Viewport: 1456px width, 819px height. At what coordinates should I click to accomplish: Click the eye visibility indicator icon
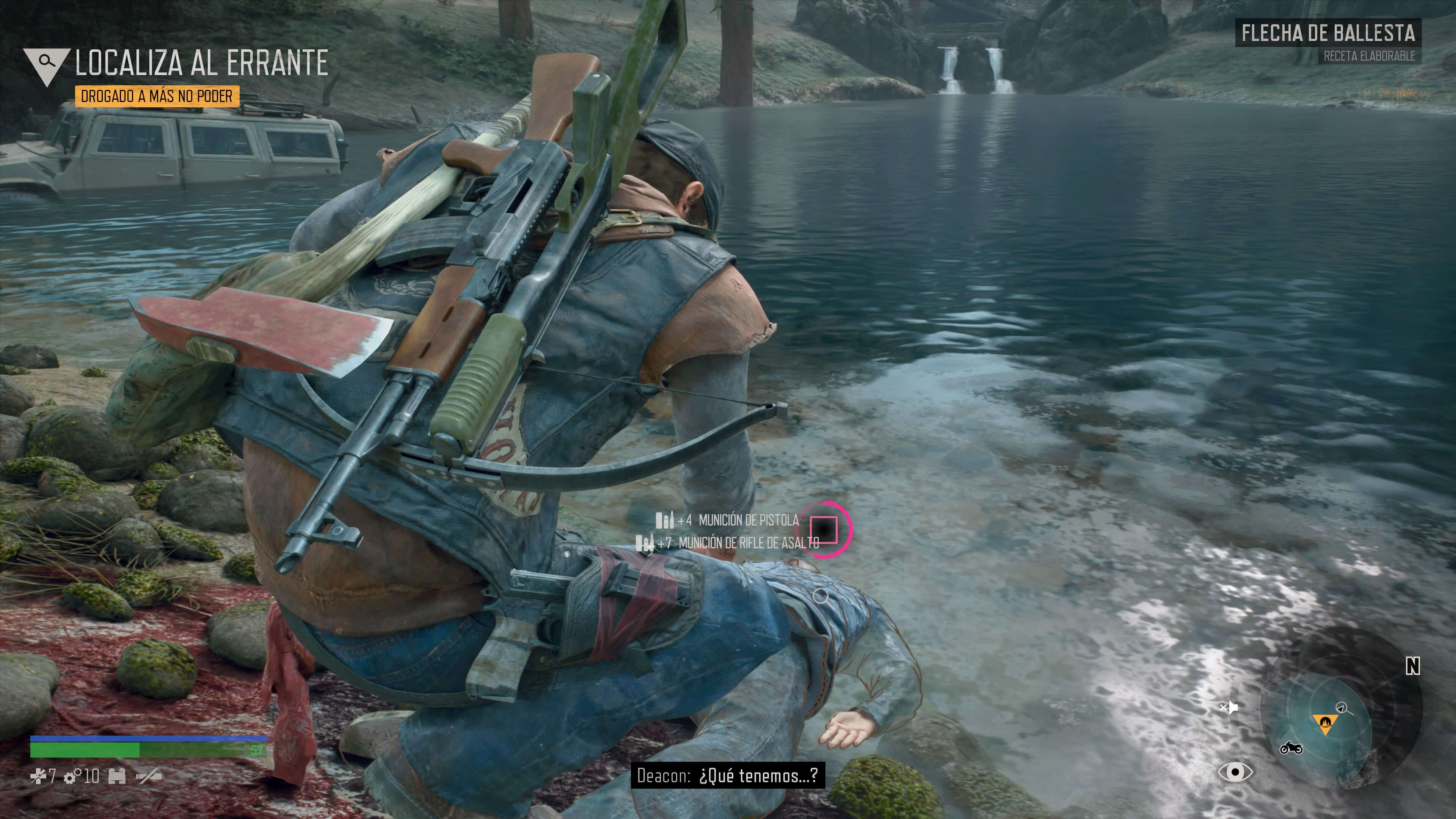[x=1236, y=772]
